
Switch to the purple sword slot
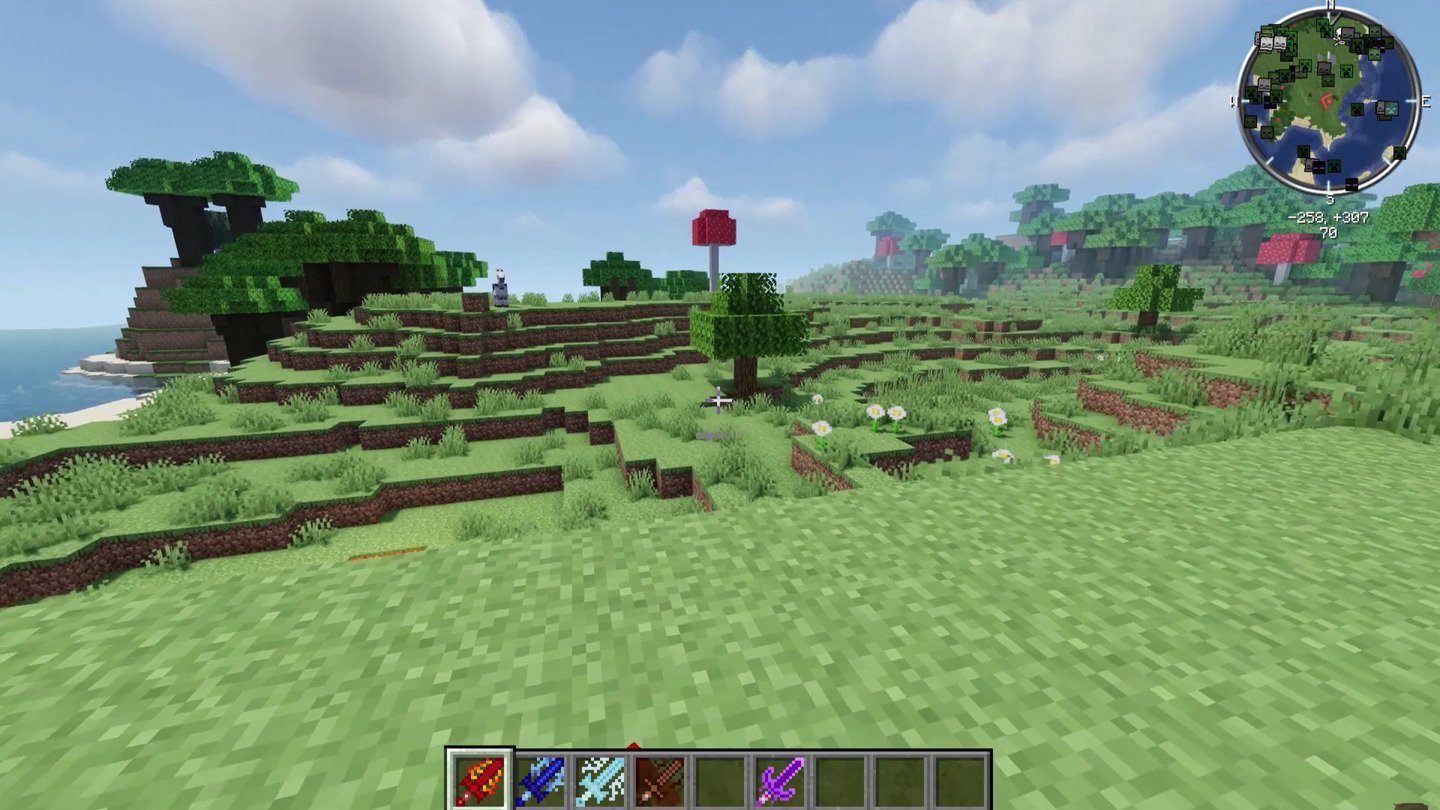[x=779, y=780]
